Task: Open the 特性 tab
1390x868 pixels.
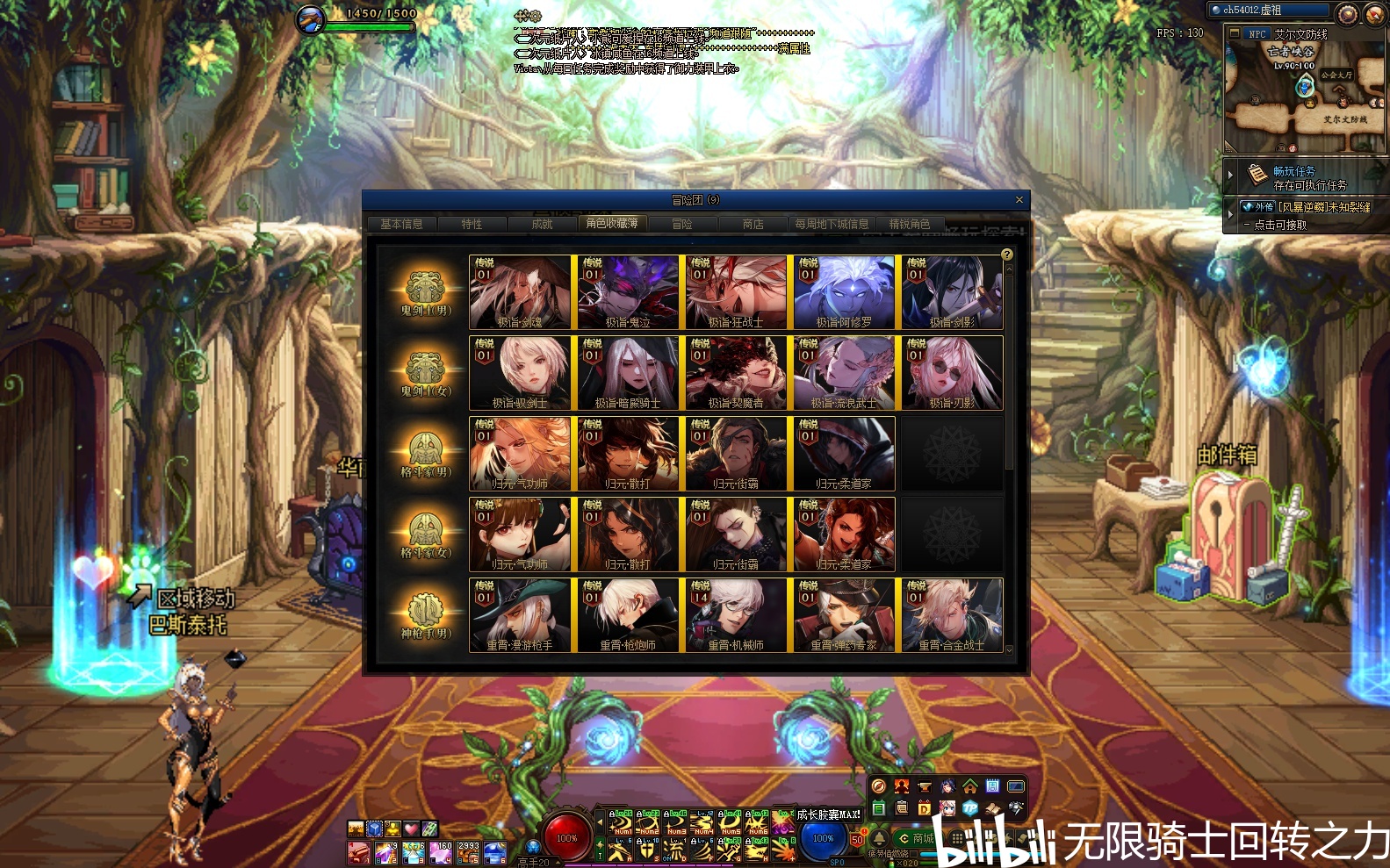Action: pyautogui.click(x=472, y=225)
